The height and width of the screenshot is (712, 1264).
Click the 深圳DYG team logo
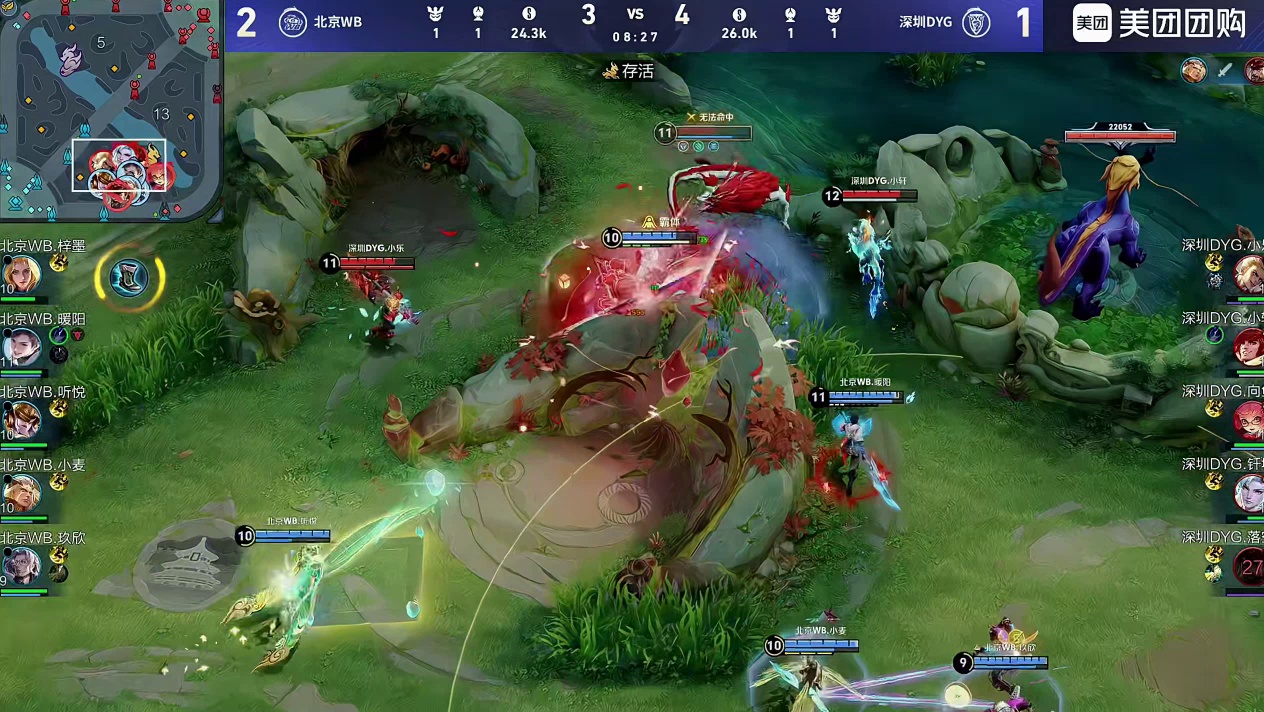point(976,22)
